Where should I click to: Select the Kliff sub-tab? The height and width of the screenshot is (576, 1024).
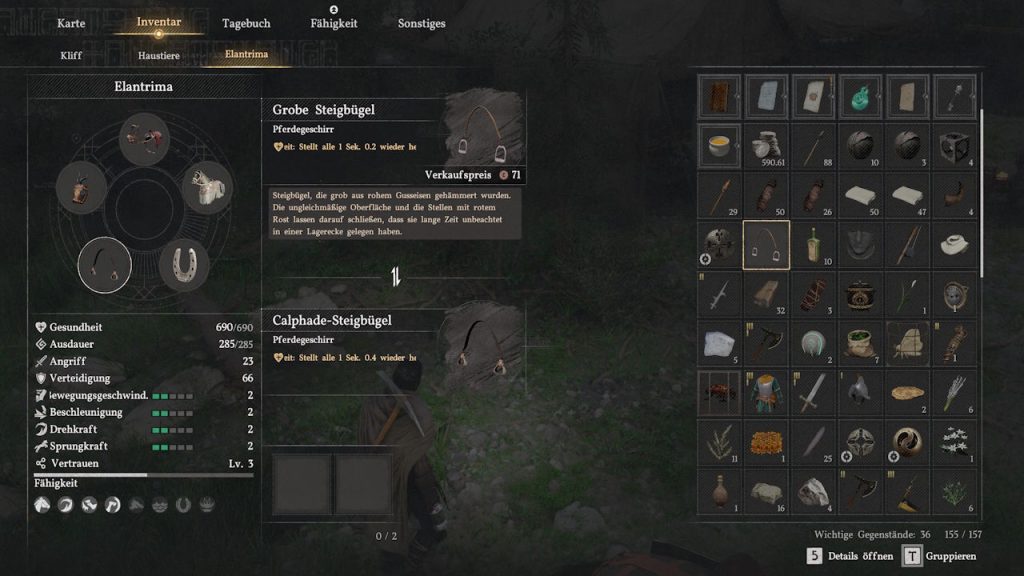tap(71, 55)
